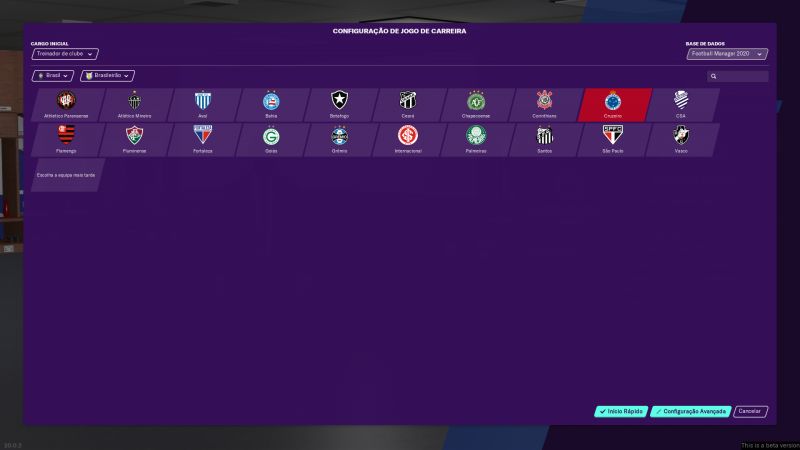The width and height of the screenshot is (800, 450).
Task: Open Configuração Avançada
Action: (690, 411)
